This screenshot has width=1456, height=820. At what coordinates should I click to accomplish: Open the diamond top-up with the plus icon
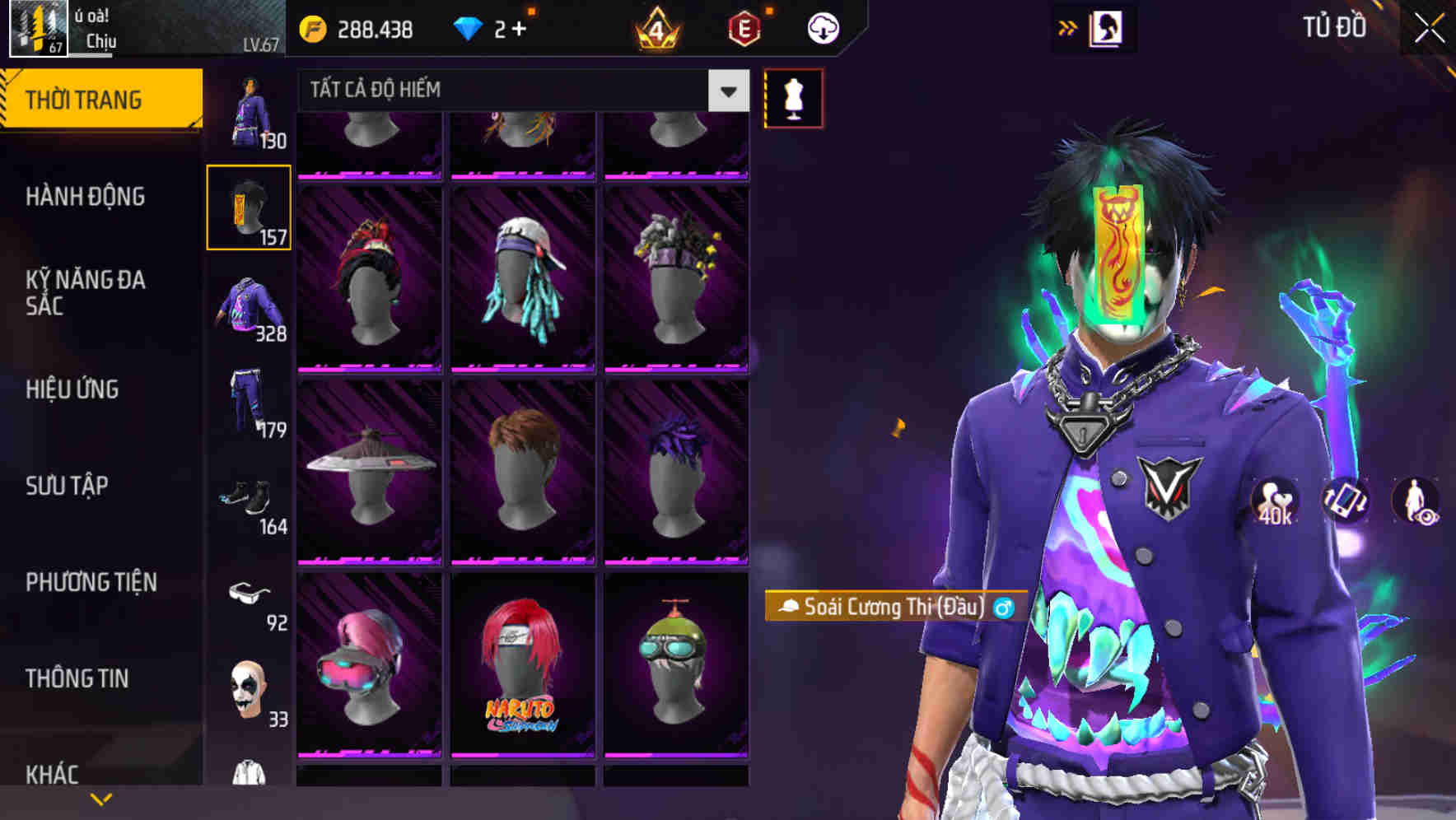click(x=519, y=26)
